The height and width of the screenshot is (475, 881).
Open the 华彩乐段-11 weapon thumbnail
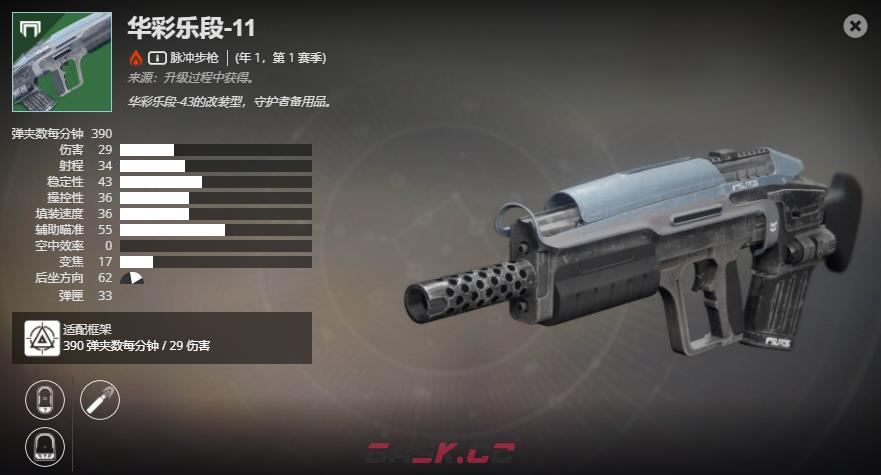tap(62, 62)
